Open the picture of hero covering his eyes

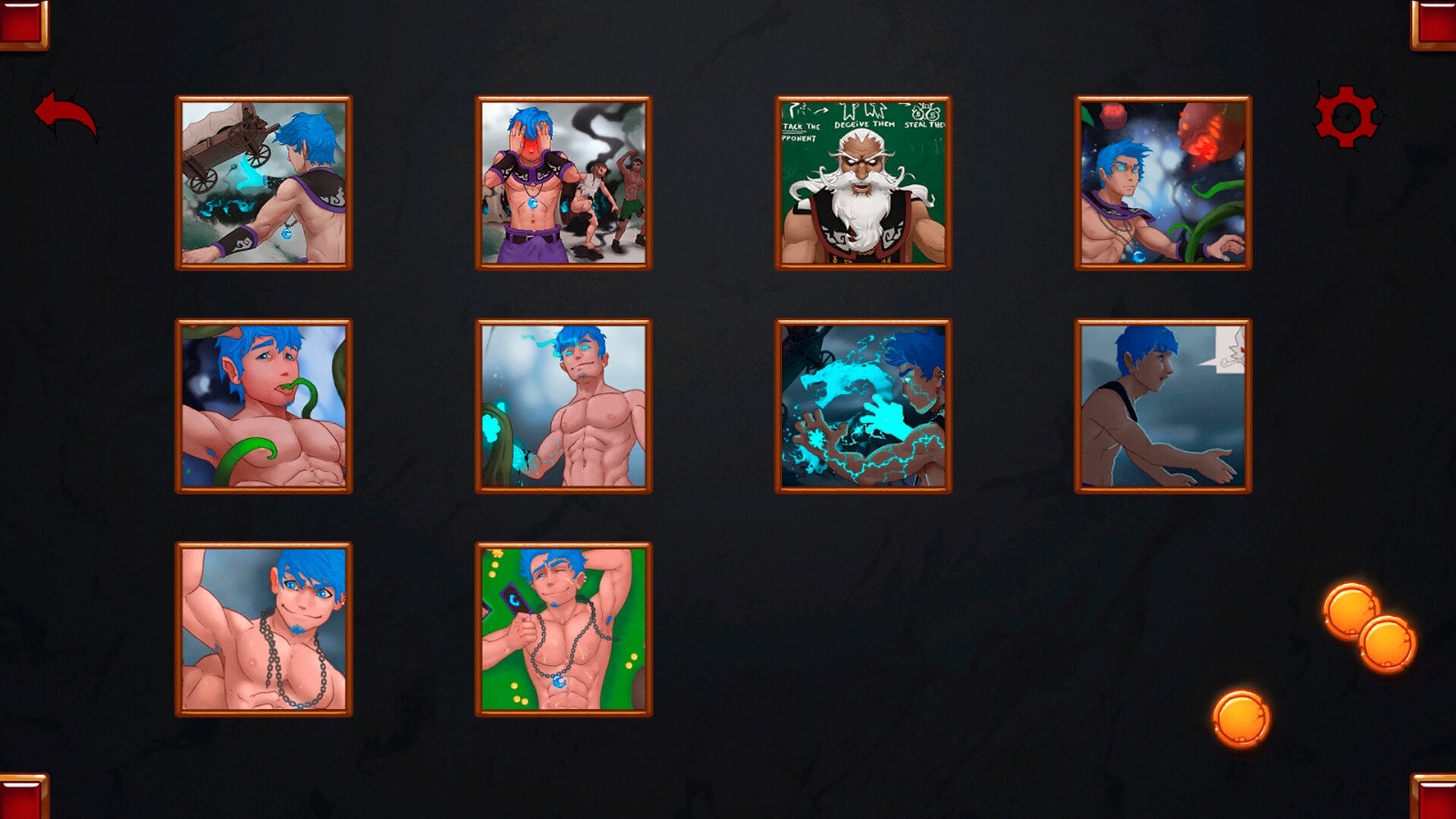(563, 183)
